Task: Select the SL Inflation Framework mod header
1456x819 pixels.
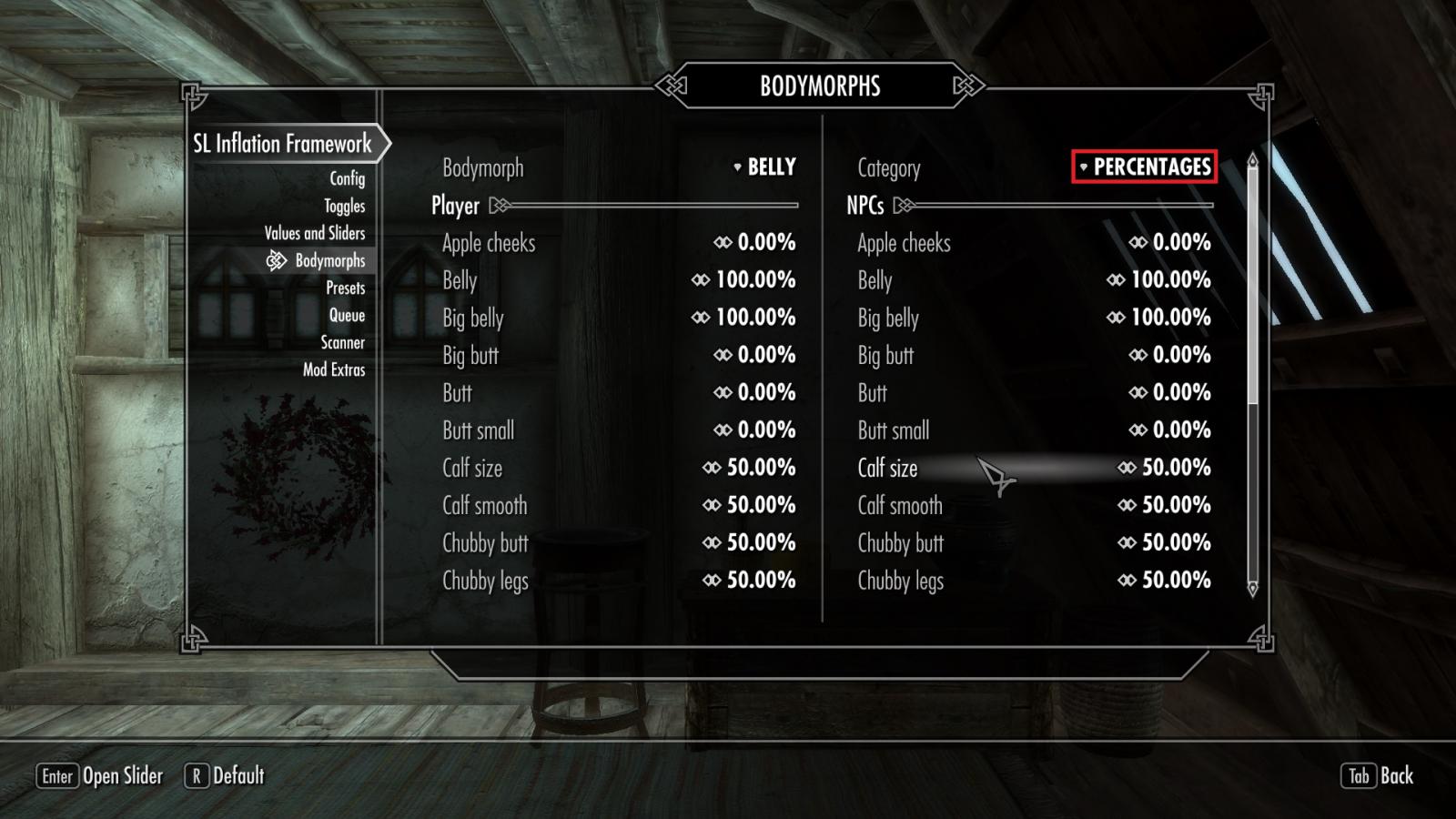Action: 282,144
